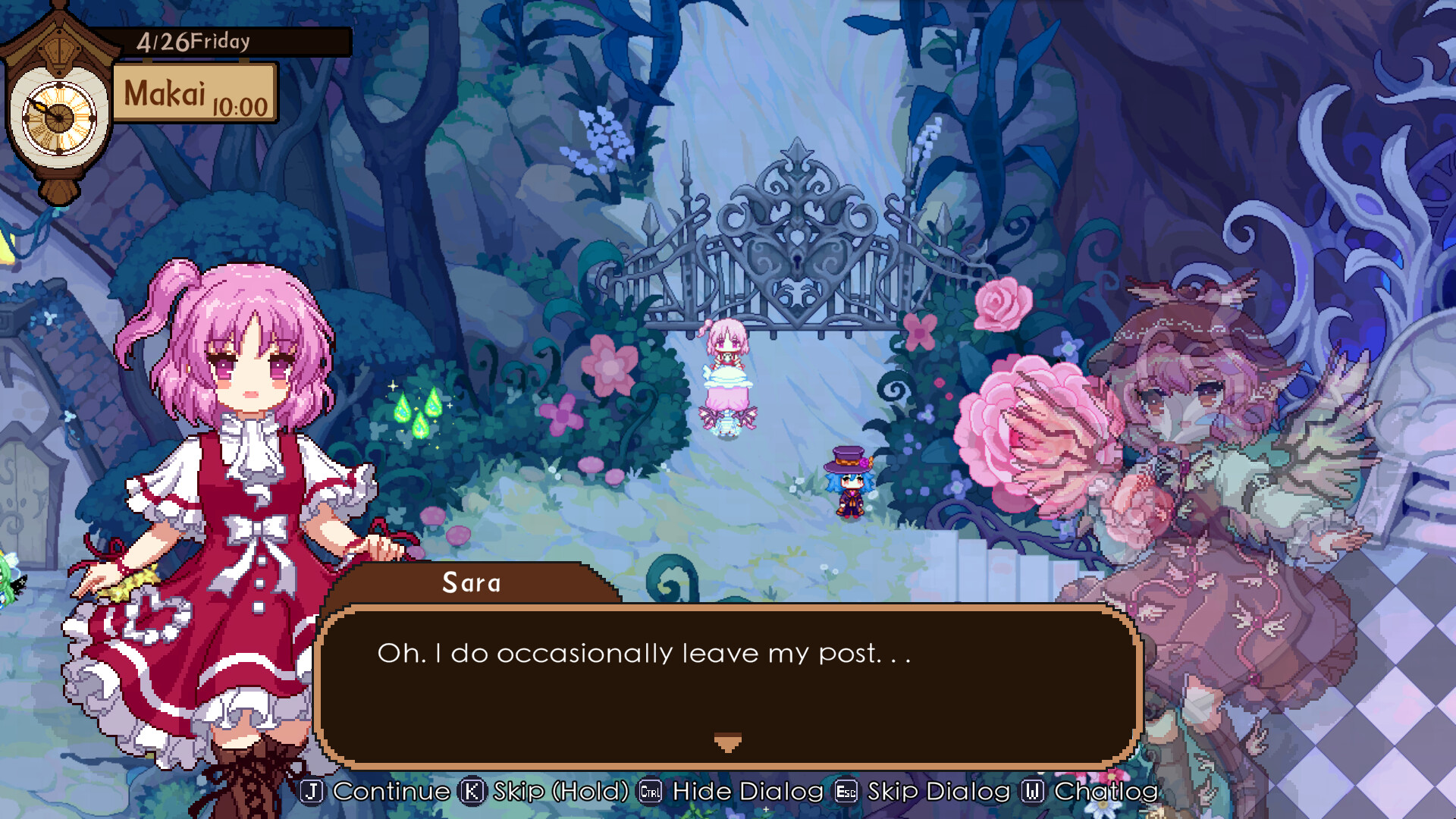This screenshot has width=1456, height=819.
Task: Open the 4/26 Friday date banner
Action: point(193,43)
